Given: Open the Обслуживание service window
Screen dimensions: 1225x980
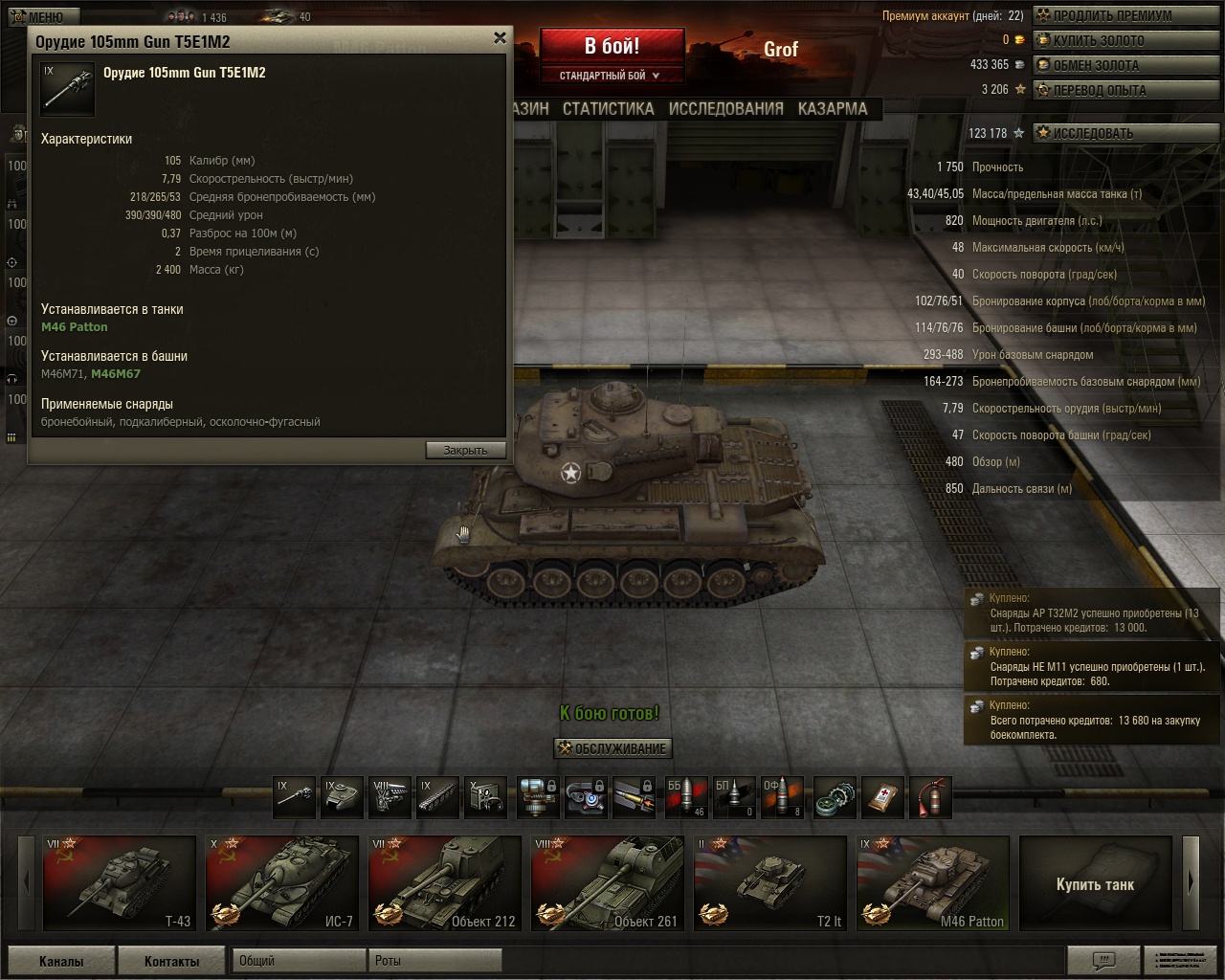Looking at the screenshot, I should pos(612,748).
